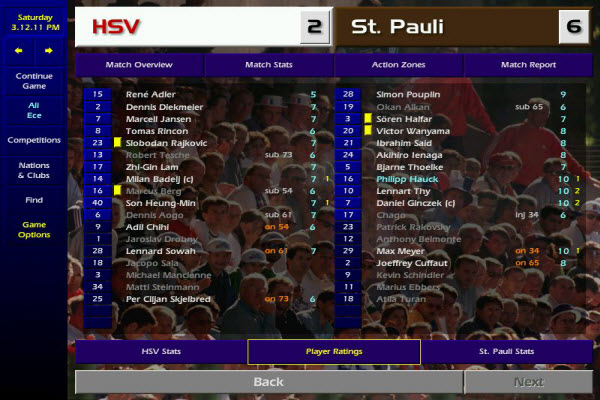This screenshot has width=600, height=400.
Task: Open the All Ece menu
Action: tap(34, 110)
